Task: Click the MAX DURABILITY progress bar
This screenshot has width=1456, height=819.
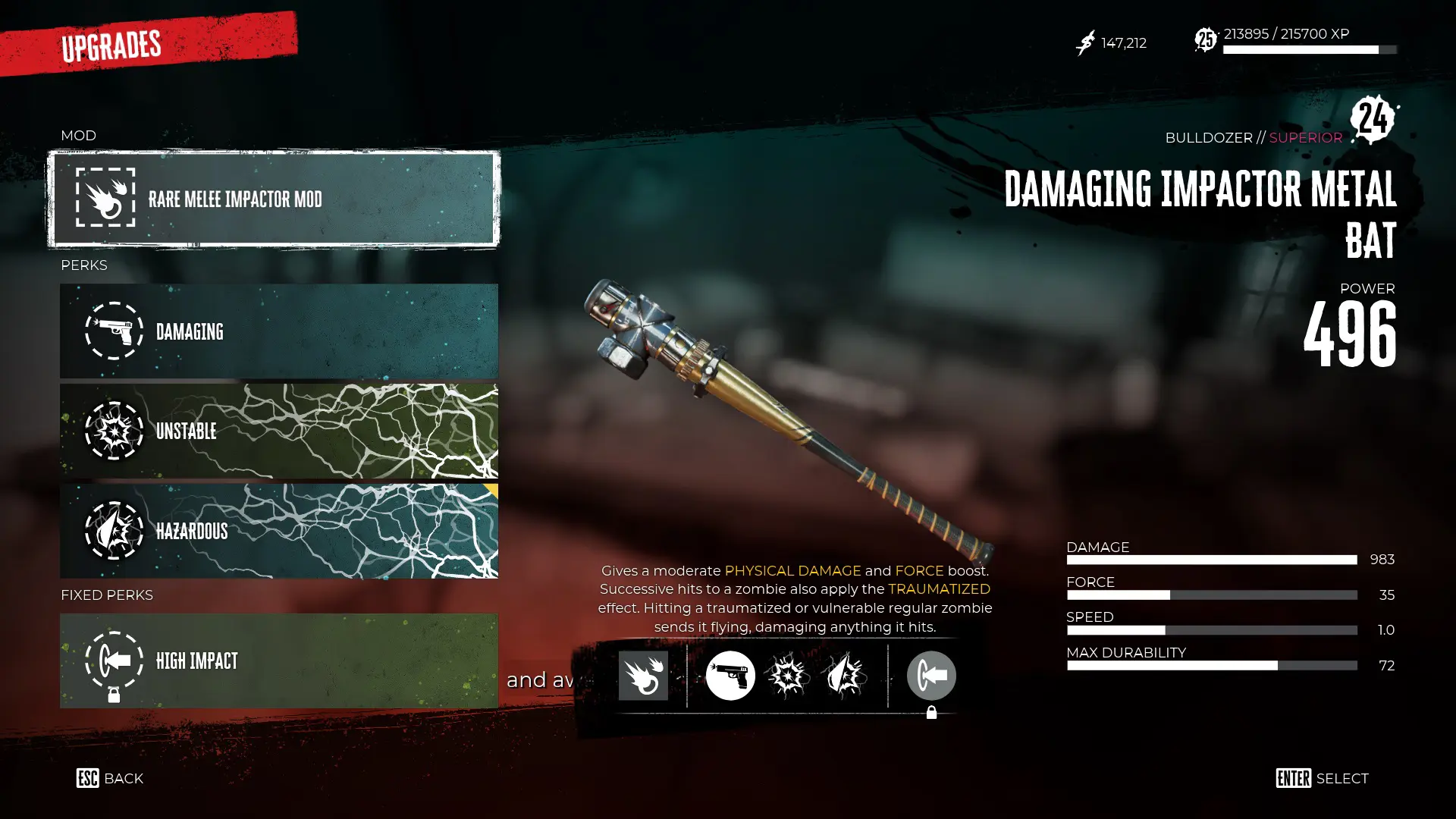Action: (1211, 665)
